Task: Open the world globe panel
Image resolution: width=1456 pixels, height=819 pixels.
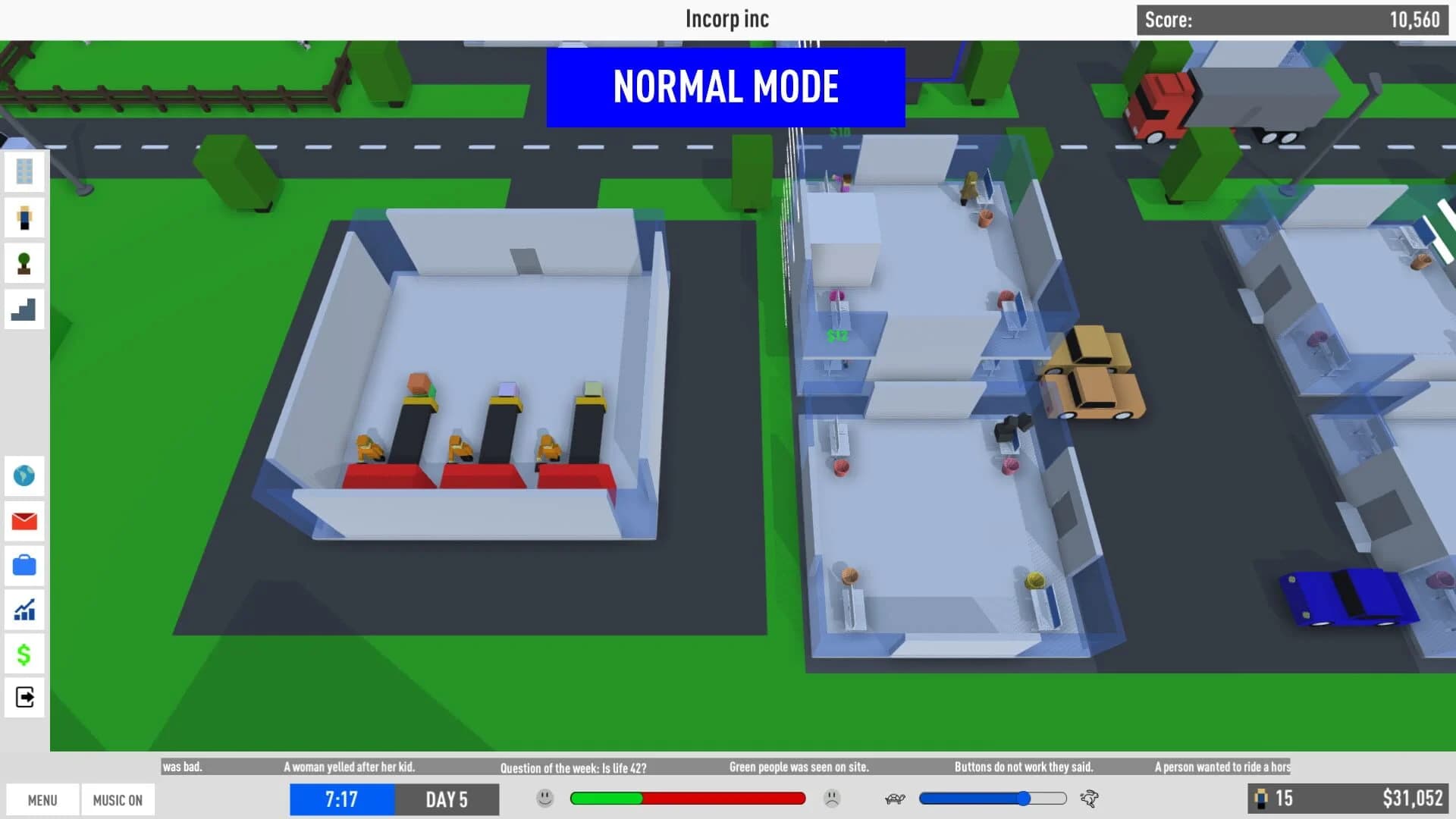Action: coord(24,475)
